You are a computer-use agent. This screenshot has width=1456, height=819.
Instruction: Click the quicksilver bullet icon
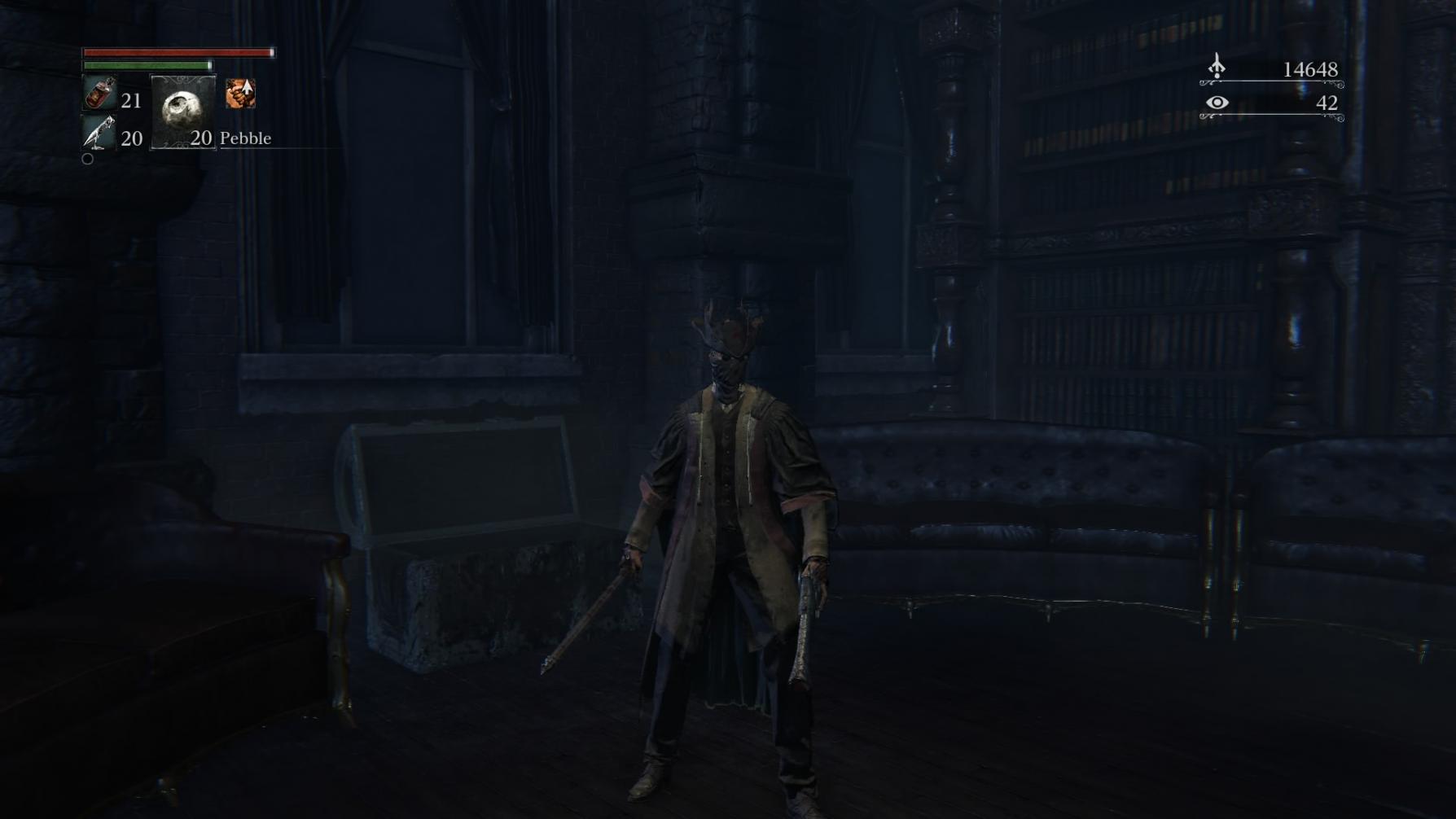99,133
